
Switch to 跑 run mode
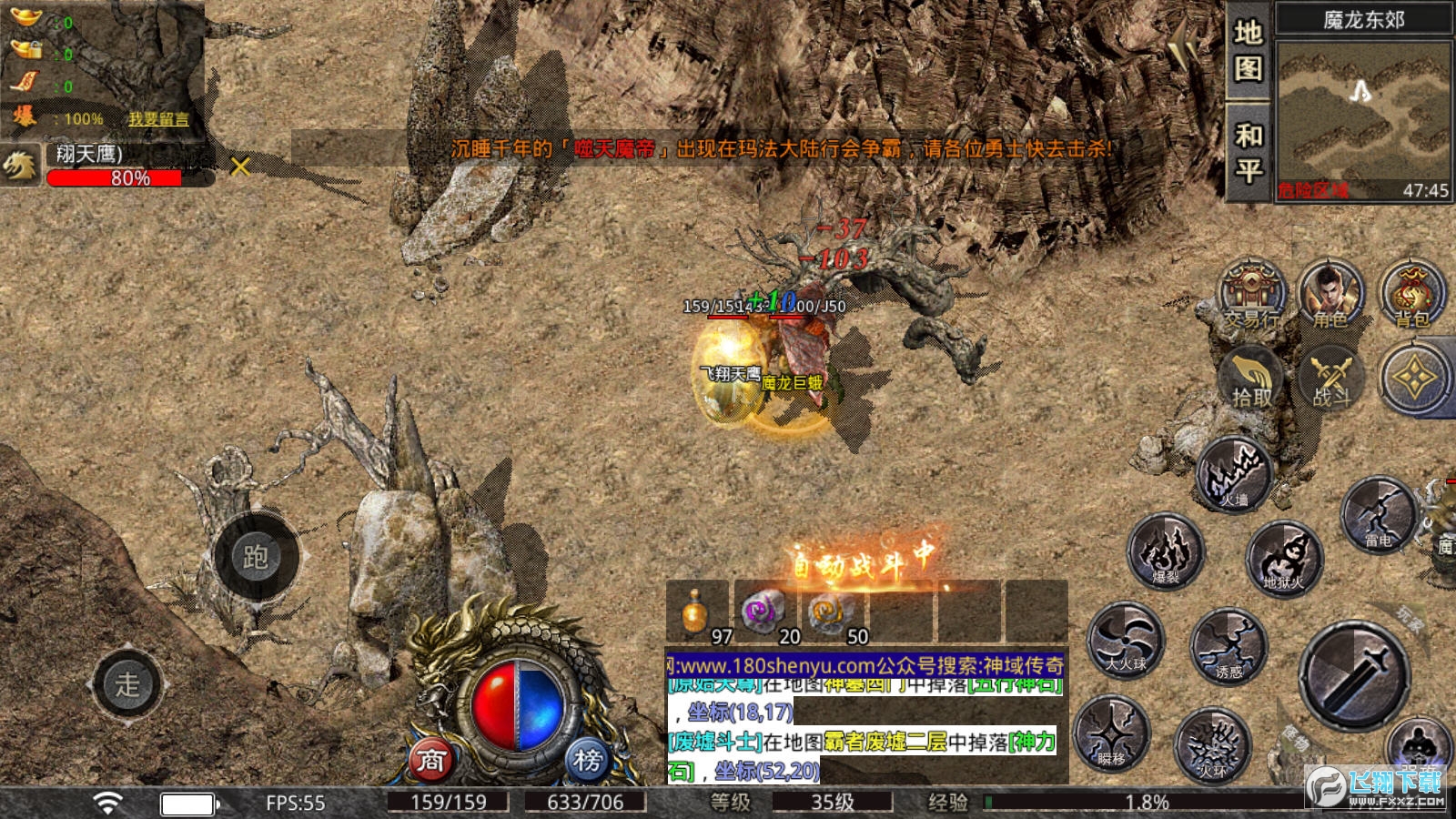(x=256, y=556)
